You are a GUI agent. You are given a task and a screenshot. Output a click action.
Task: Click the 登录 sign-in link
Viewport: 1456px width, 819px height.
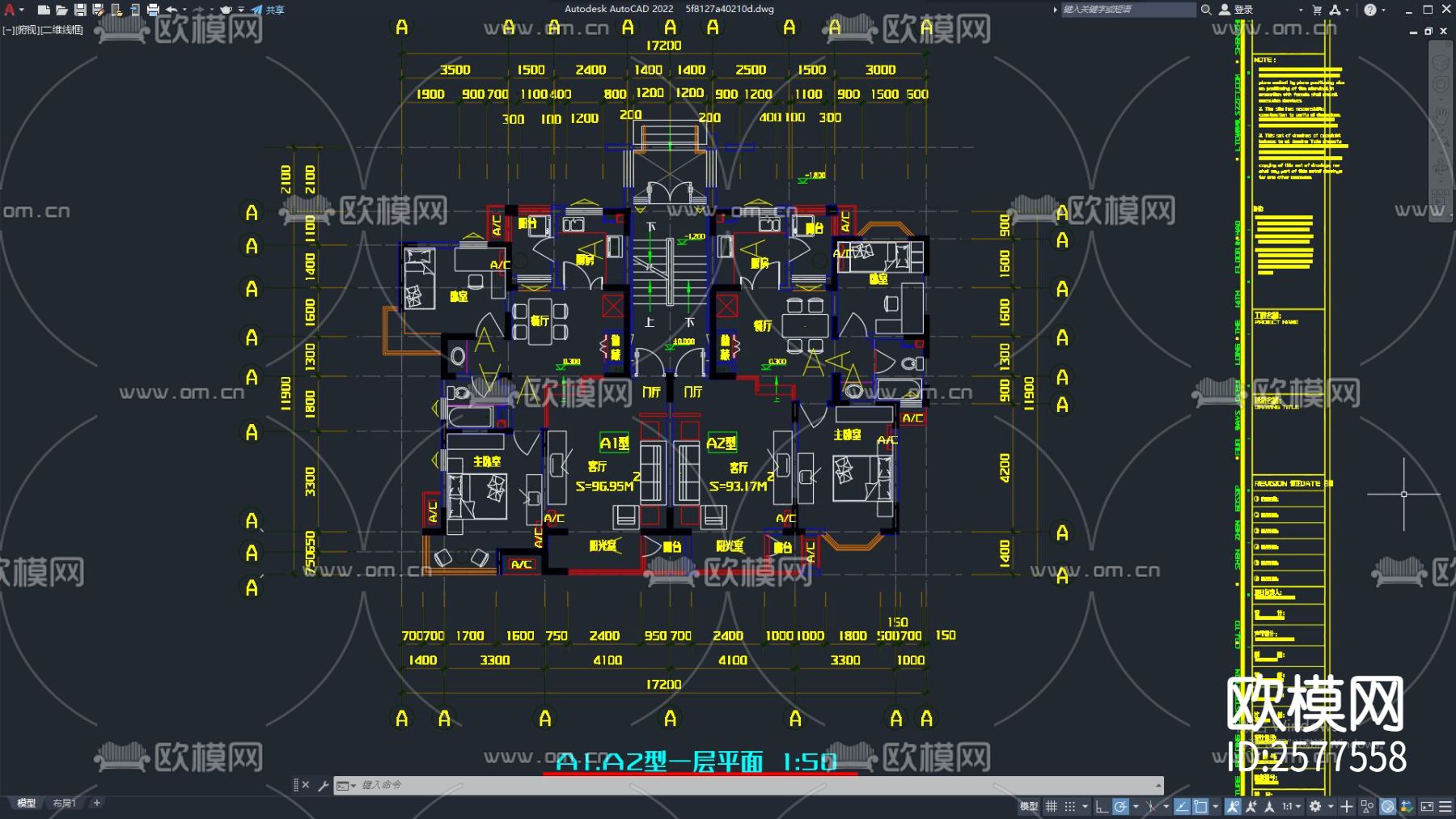(1242, 10)
